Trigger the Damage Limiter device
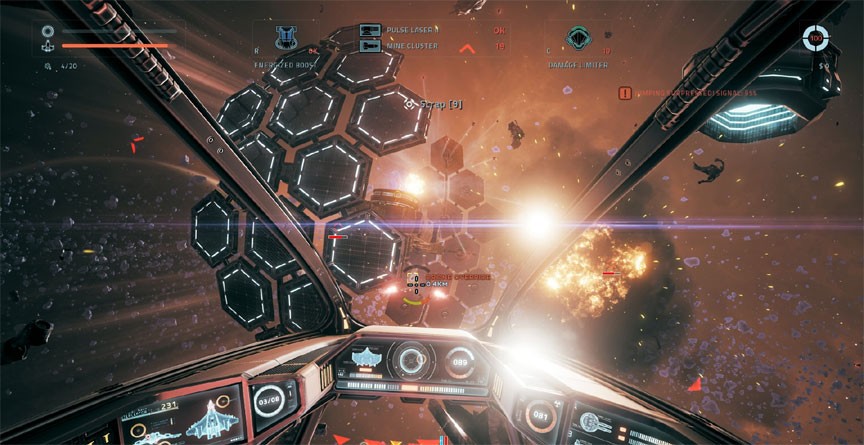This screenshot has height=445, width=864. pos(577,38)
